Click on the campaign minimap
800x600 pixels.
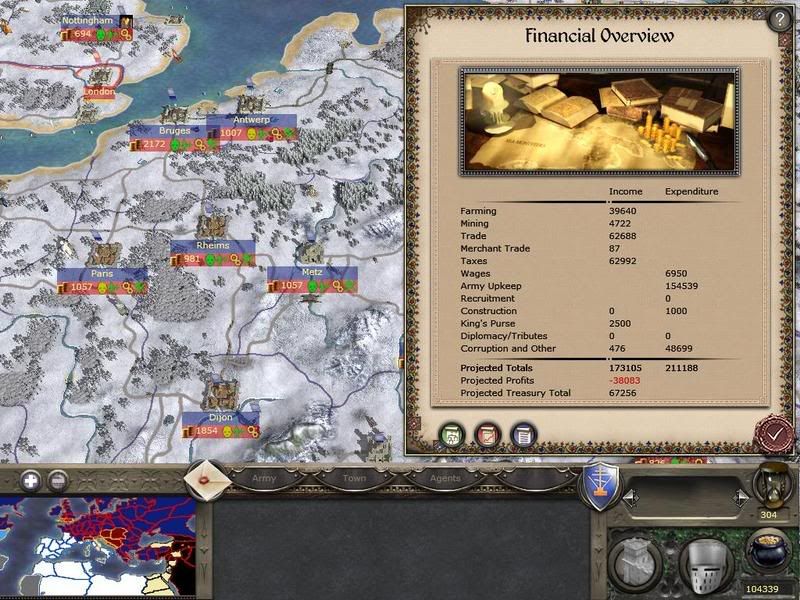coord(97,546)
